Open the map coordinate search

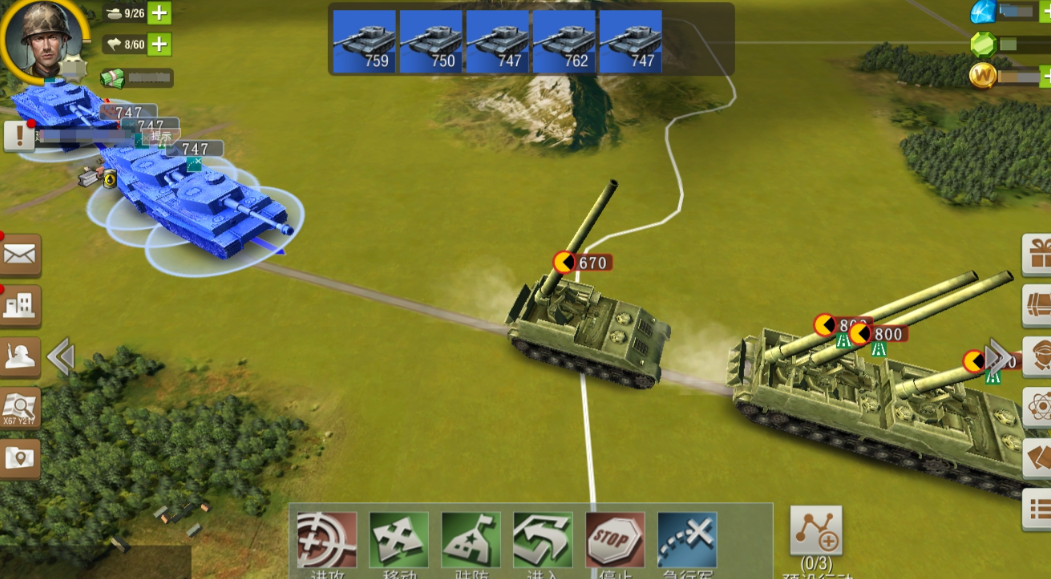click(19, 407)
